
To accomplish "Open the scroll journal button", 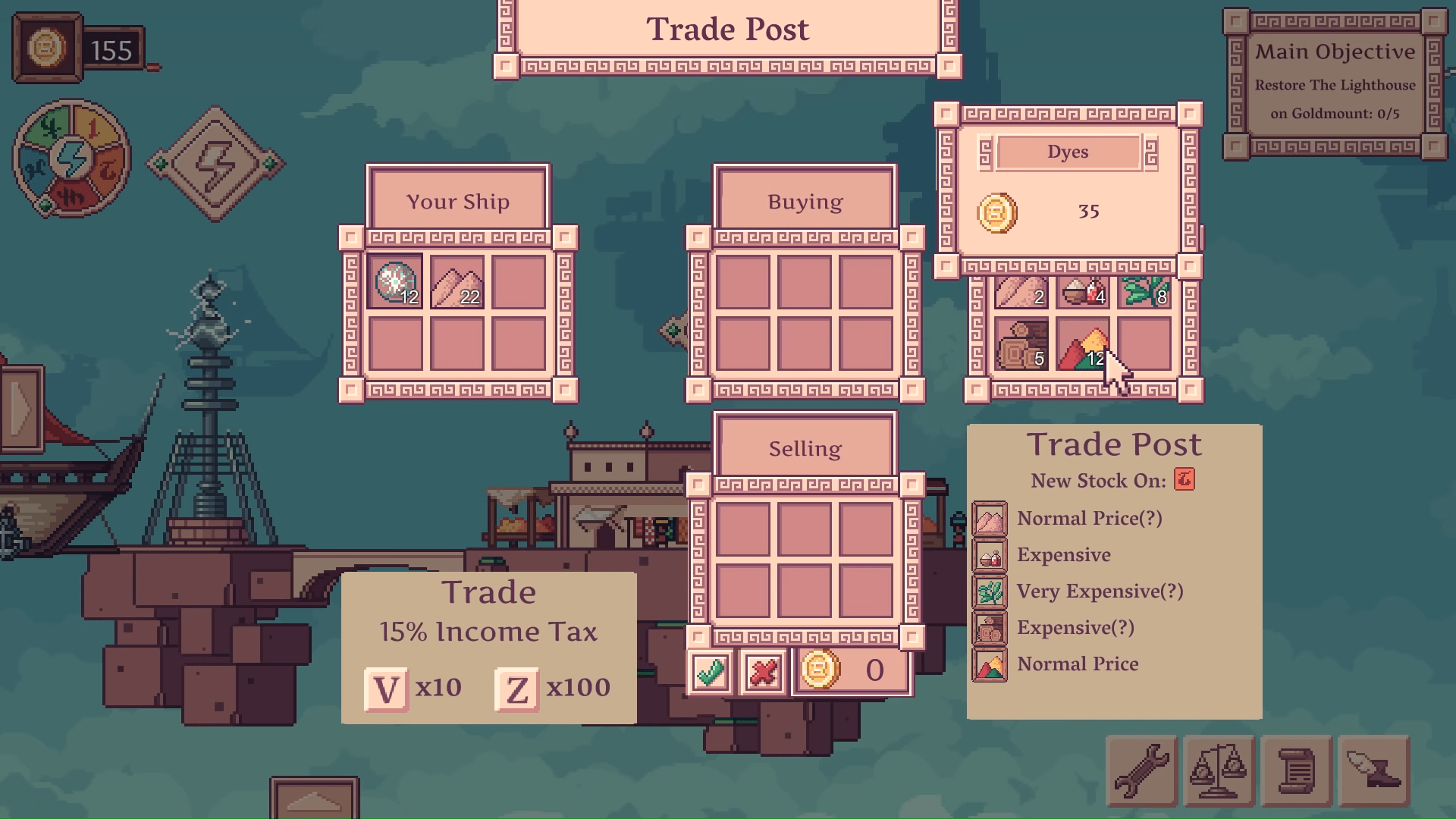I will pos(1296,770).
